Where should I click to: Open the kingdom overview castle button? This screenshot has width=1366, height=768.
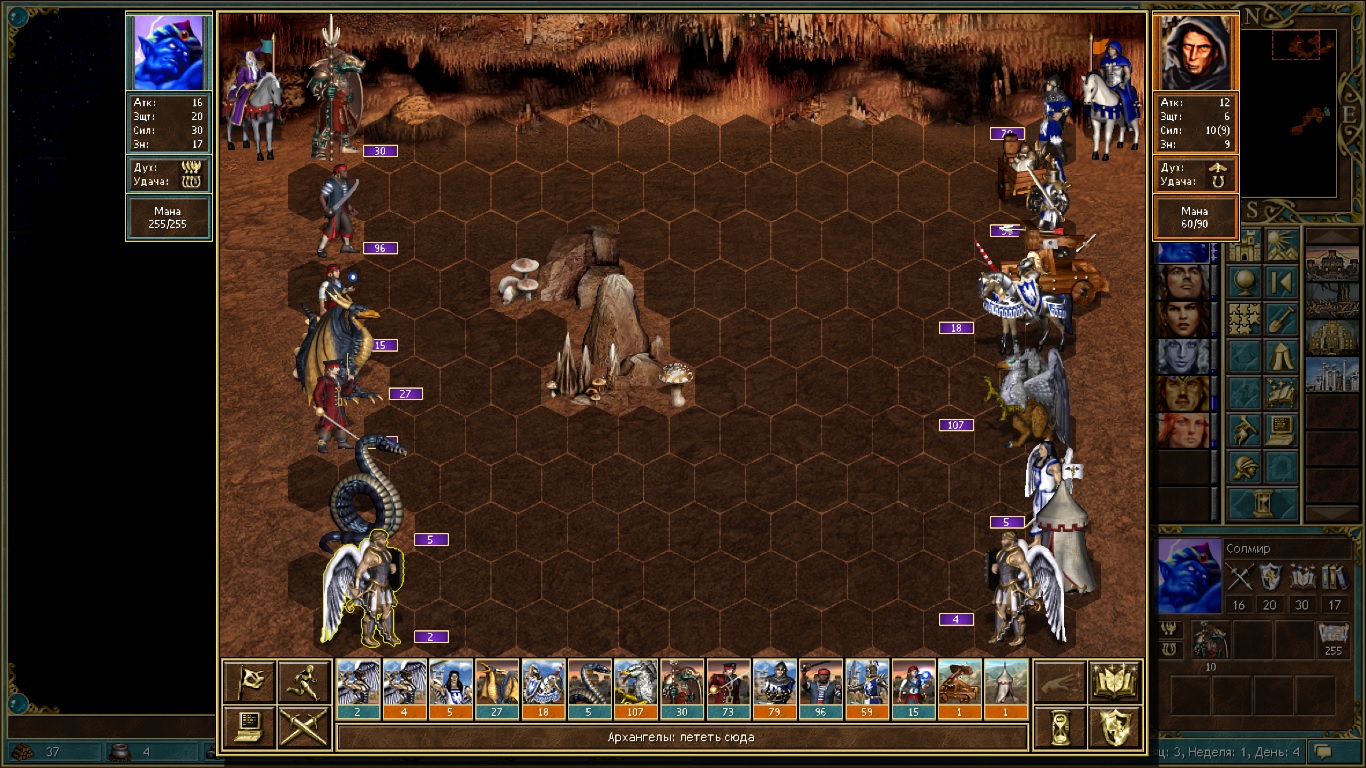(x=1244, y=246)
